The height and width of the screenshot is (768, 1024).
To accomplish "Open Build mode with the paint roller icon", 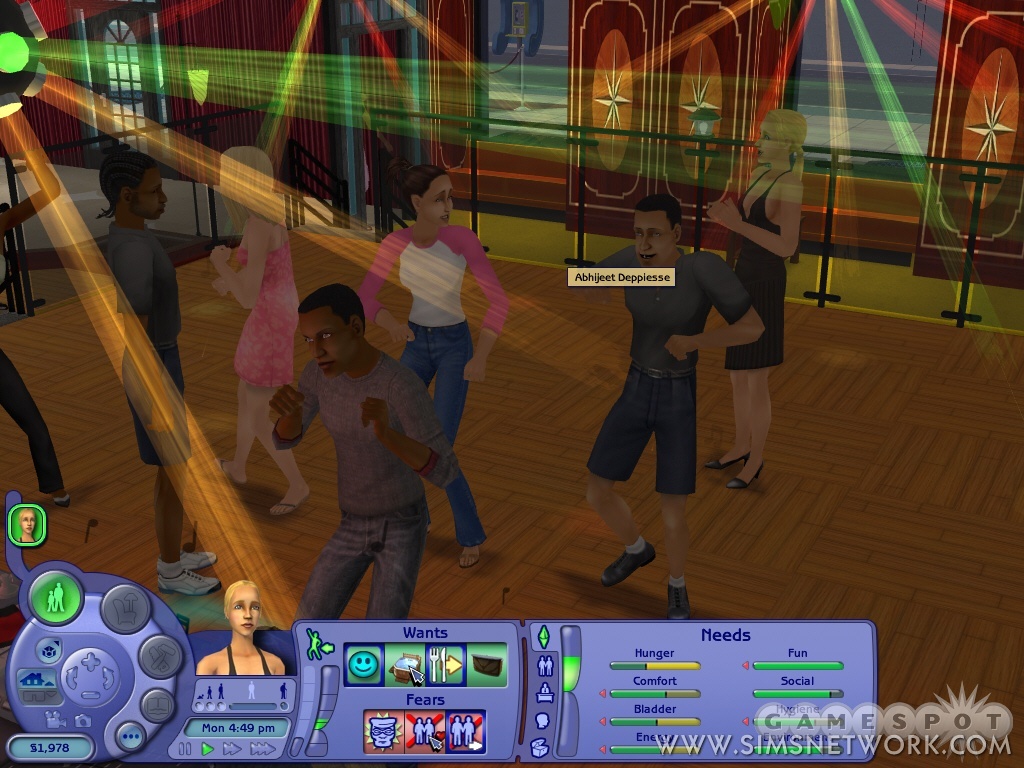I will 159,656.
